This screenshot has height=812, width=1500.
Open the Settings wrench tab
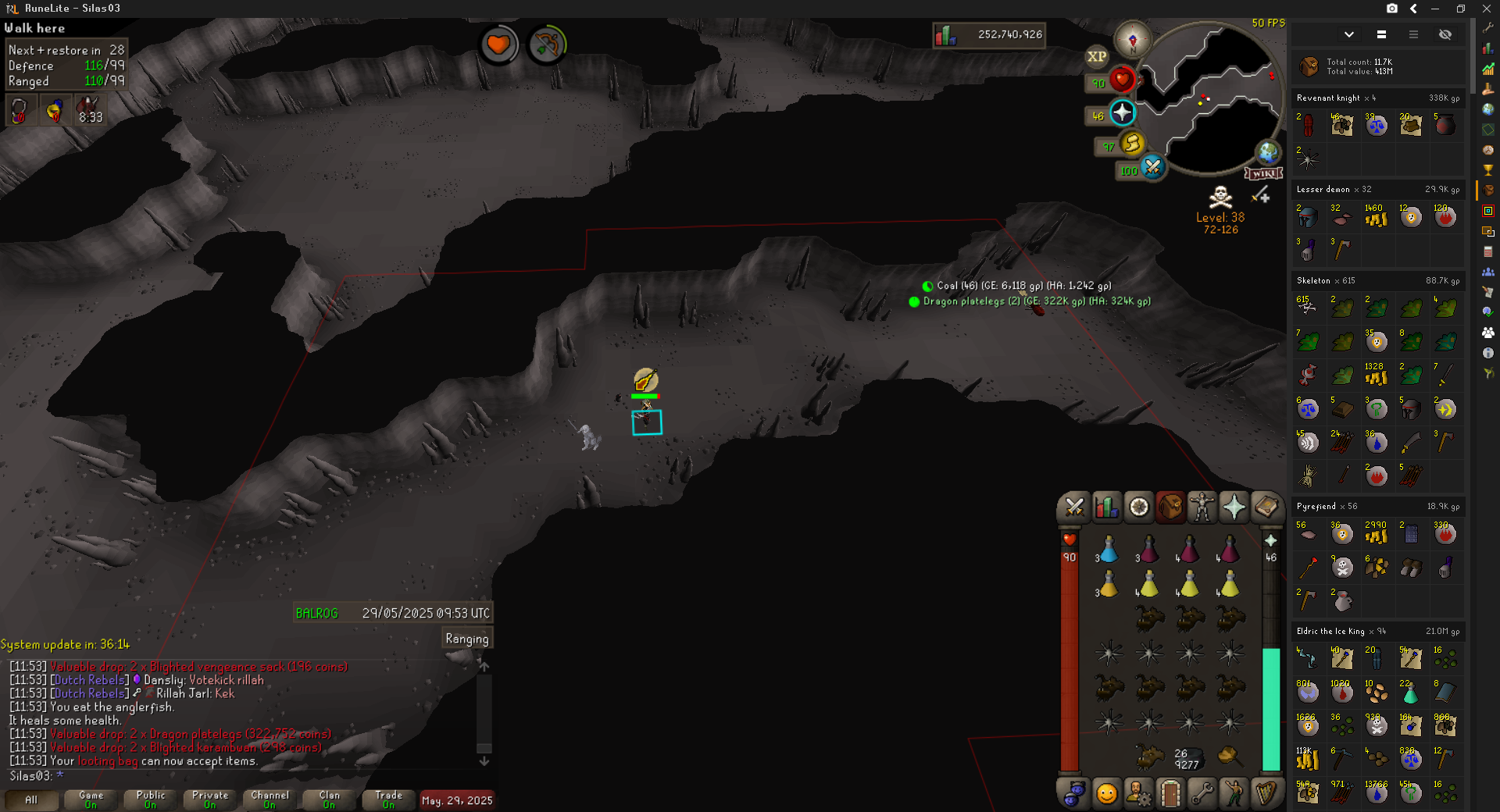(x=1202, y=794)
